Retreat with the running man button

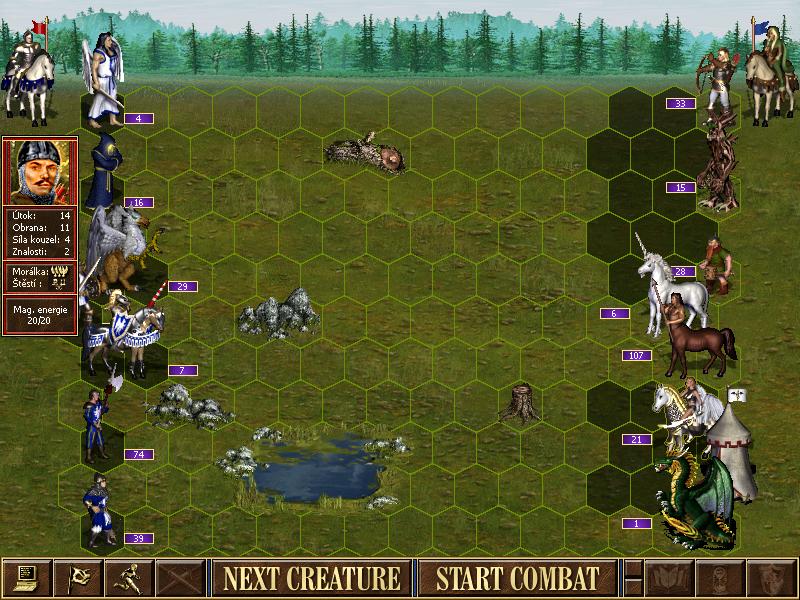[x=129, y=578]
